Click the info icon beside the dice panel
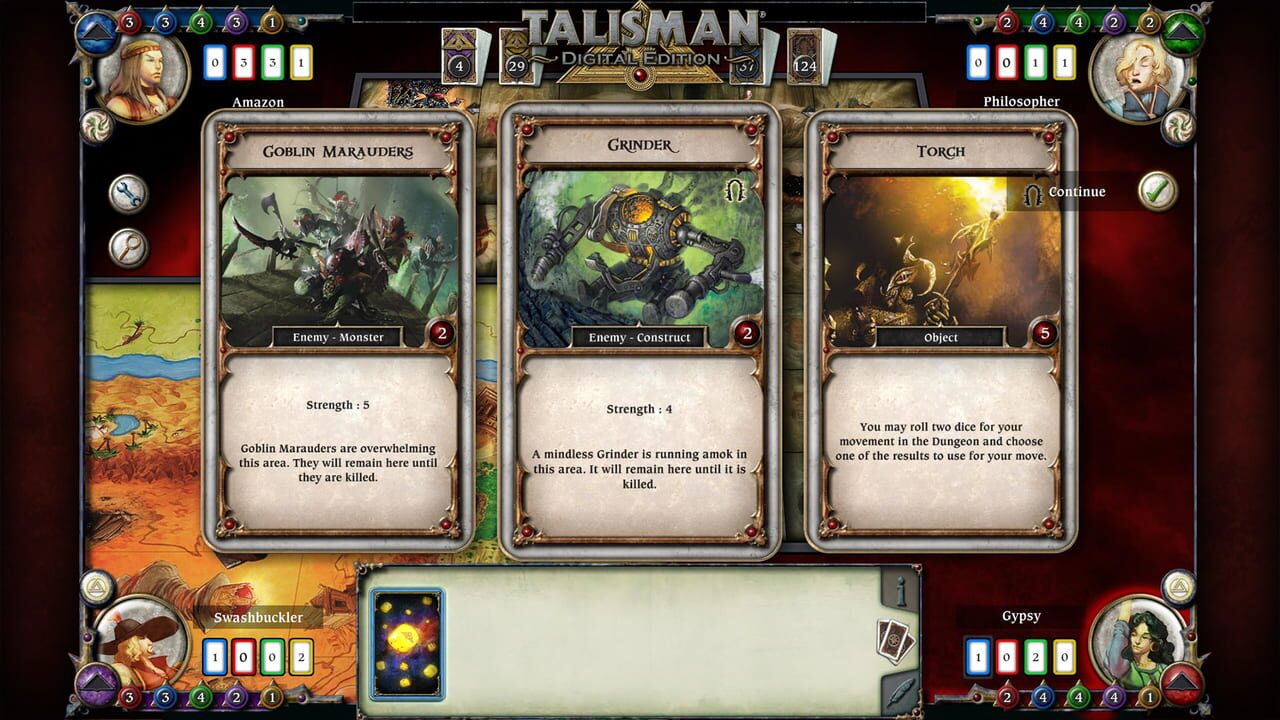The width and height of the screenshot is (1280, 720). (x=900, y=590)
